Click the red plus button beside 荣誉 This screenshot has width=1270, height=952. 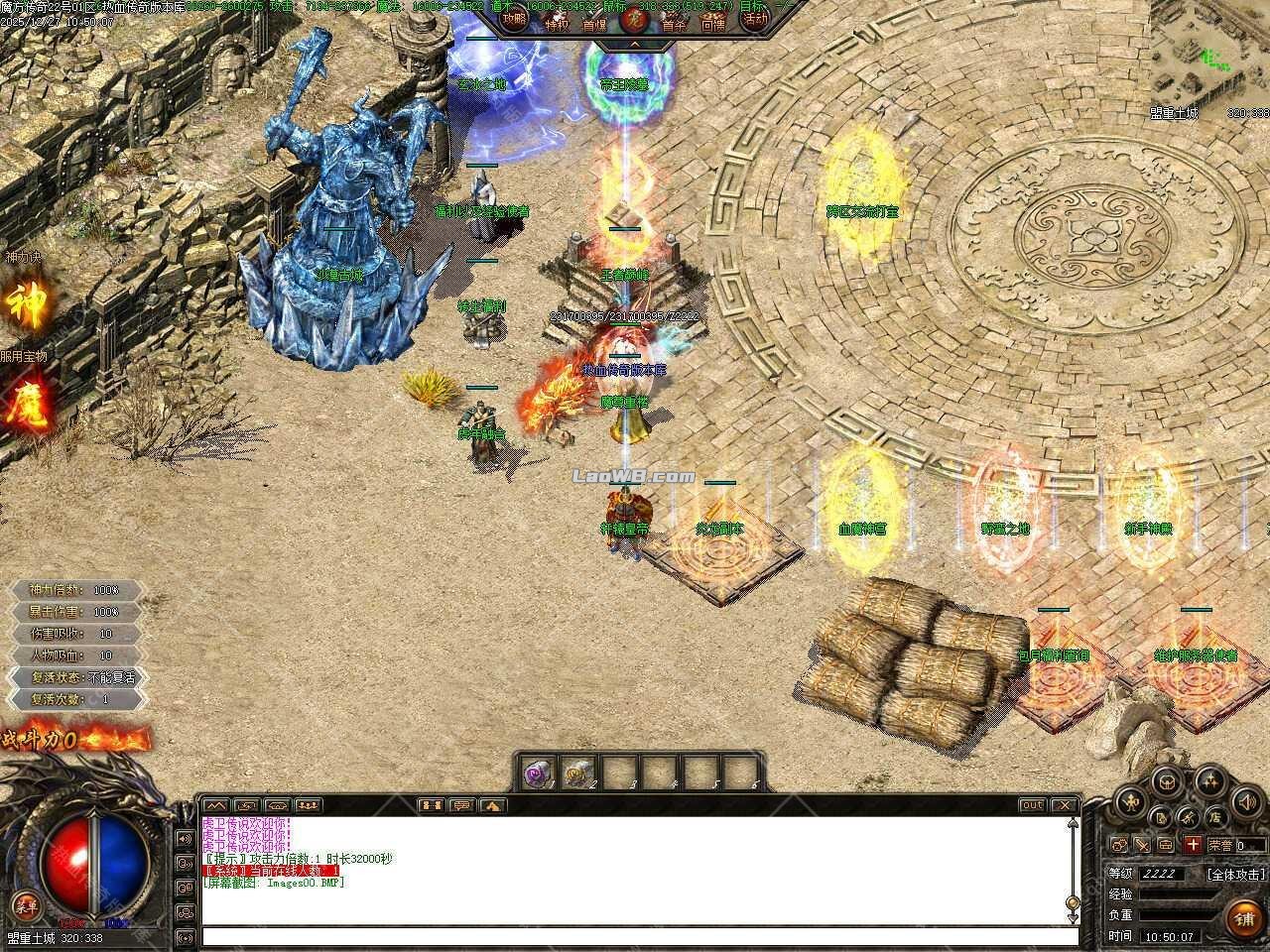1192,845
